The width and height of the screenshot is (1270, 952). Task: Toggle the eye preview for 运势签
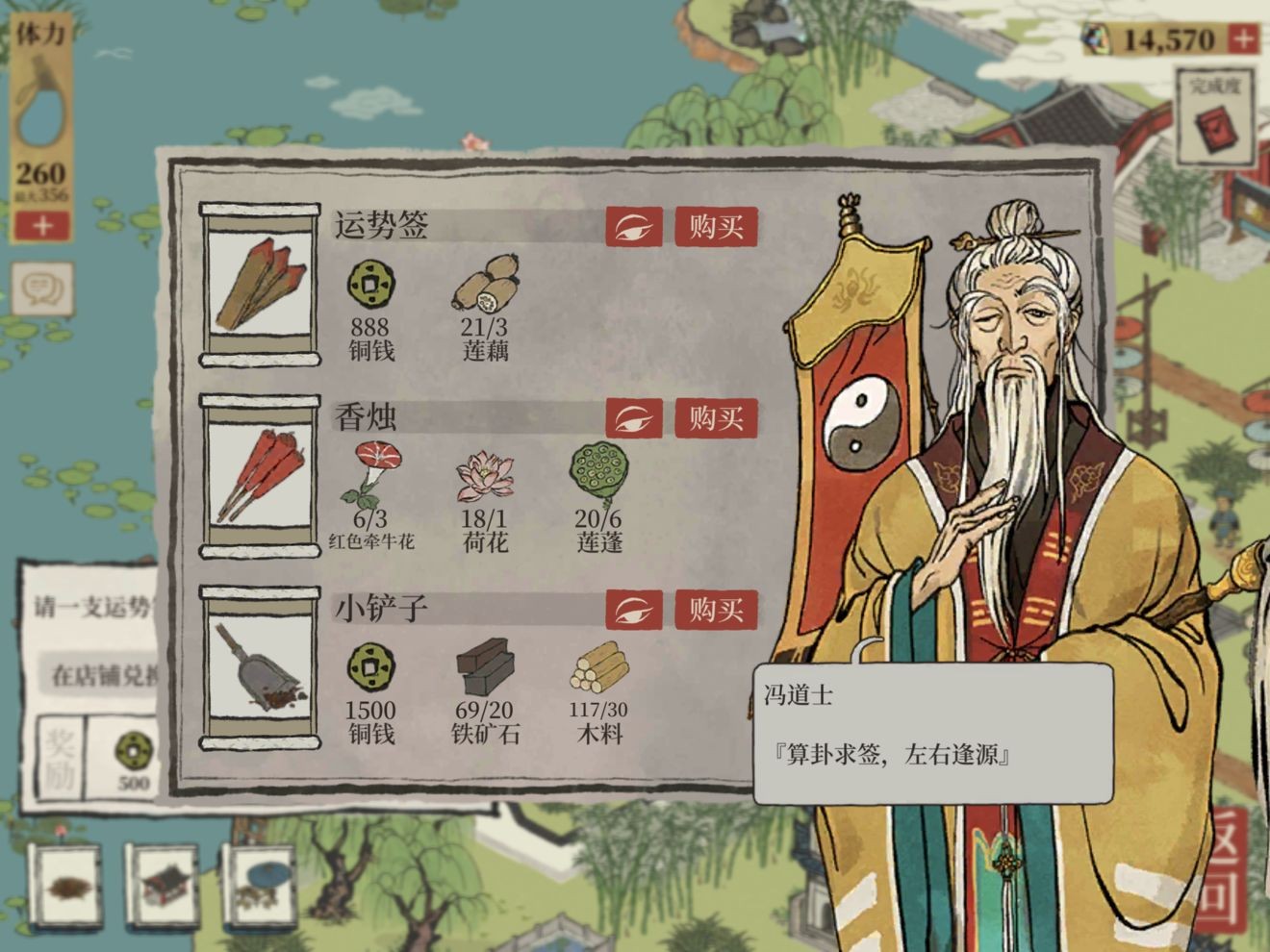pos(633,227)
